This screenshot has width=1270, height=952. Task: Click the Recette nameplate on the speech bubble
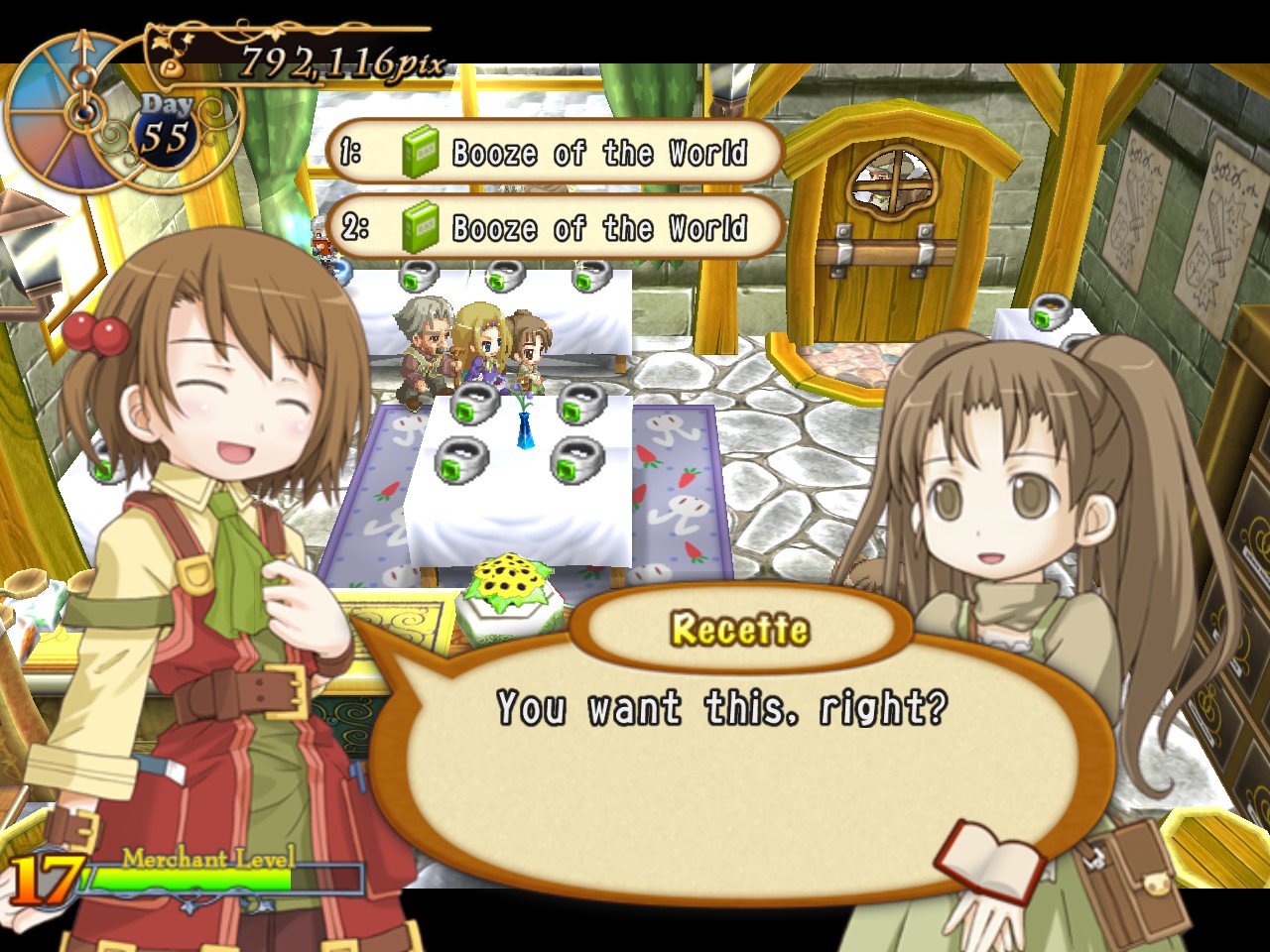click(739, 628)
